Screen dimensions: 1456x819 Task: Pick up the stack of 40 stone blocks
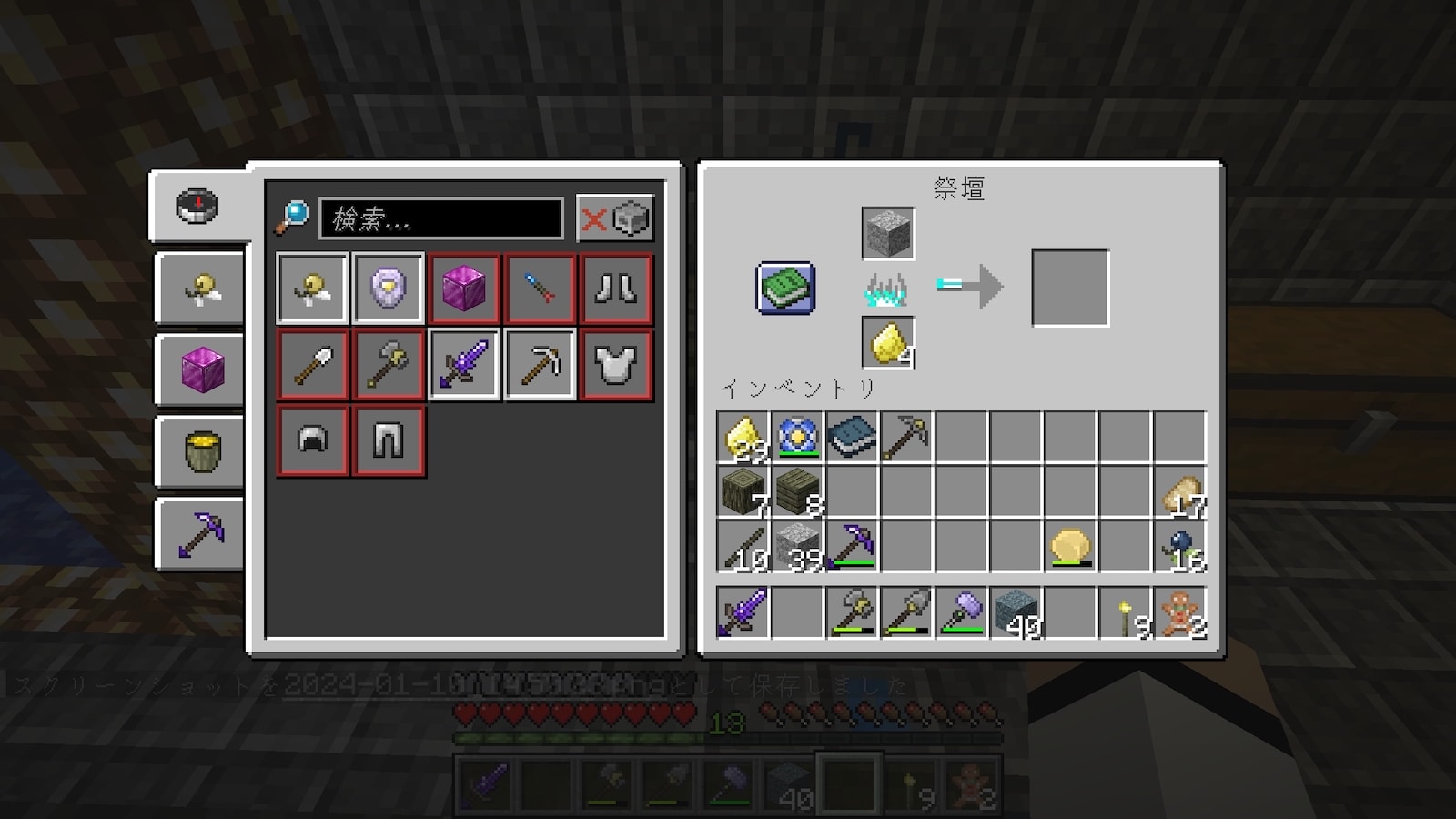tap(1016, 612)
